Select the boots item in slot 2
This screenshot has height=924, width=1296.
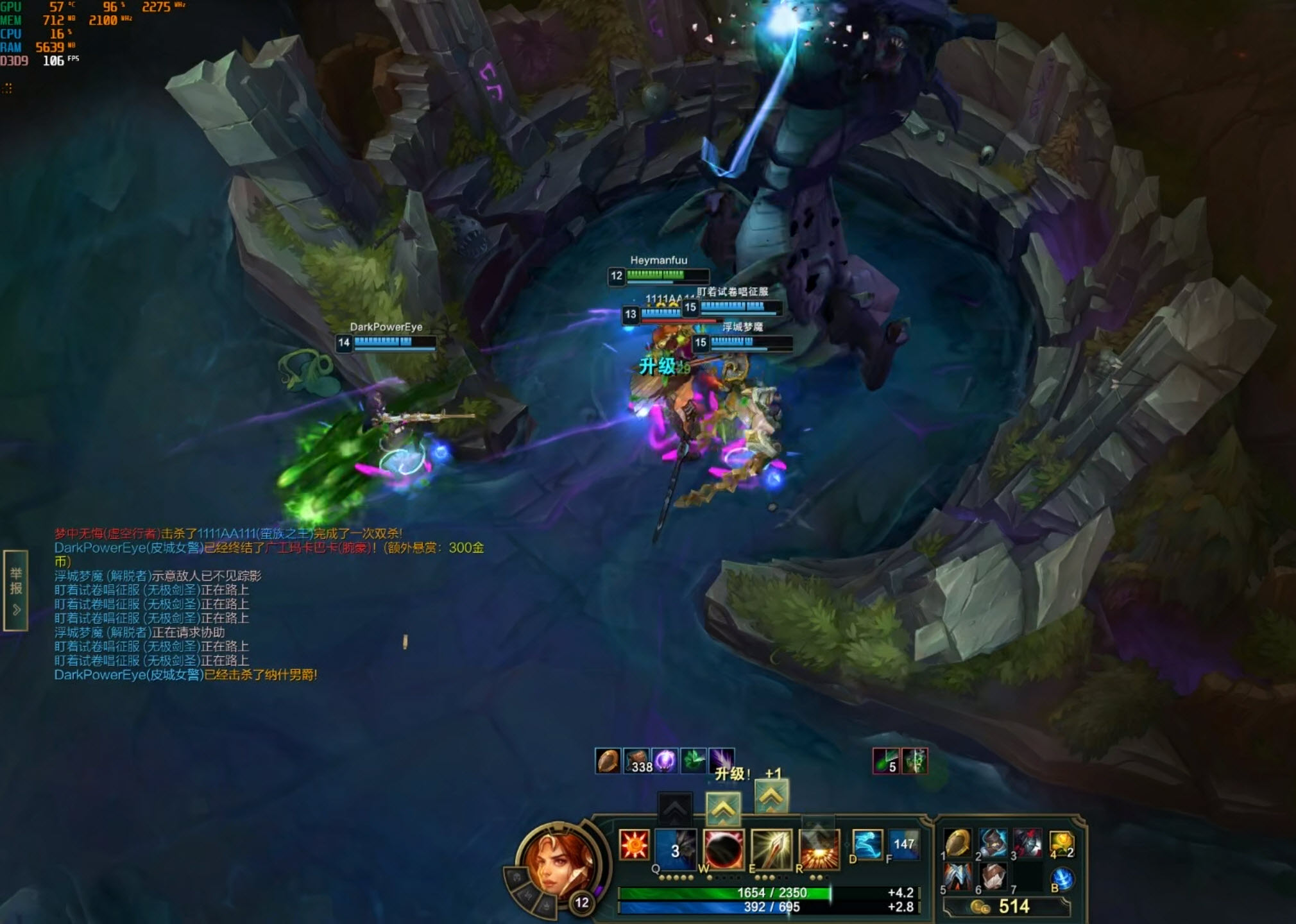click(993, 843)
